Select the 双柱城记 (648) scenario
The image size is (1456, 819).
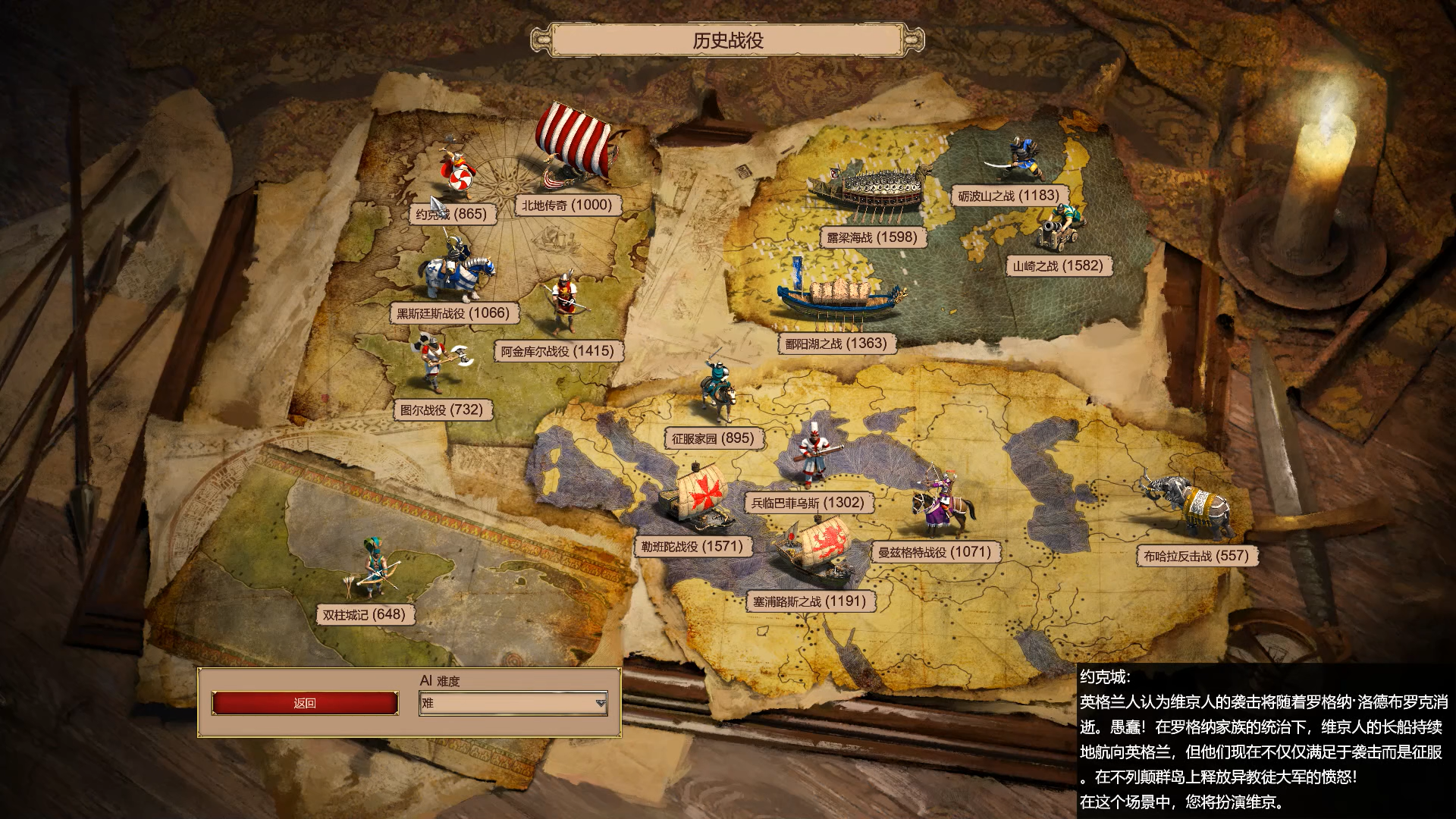pyautogui.click(x=364, y=614)
